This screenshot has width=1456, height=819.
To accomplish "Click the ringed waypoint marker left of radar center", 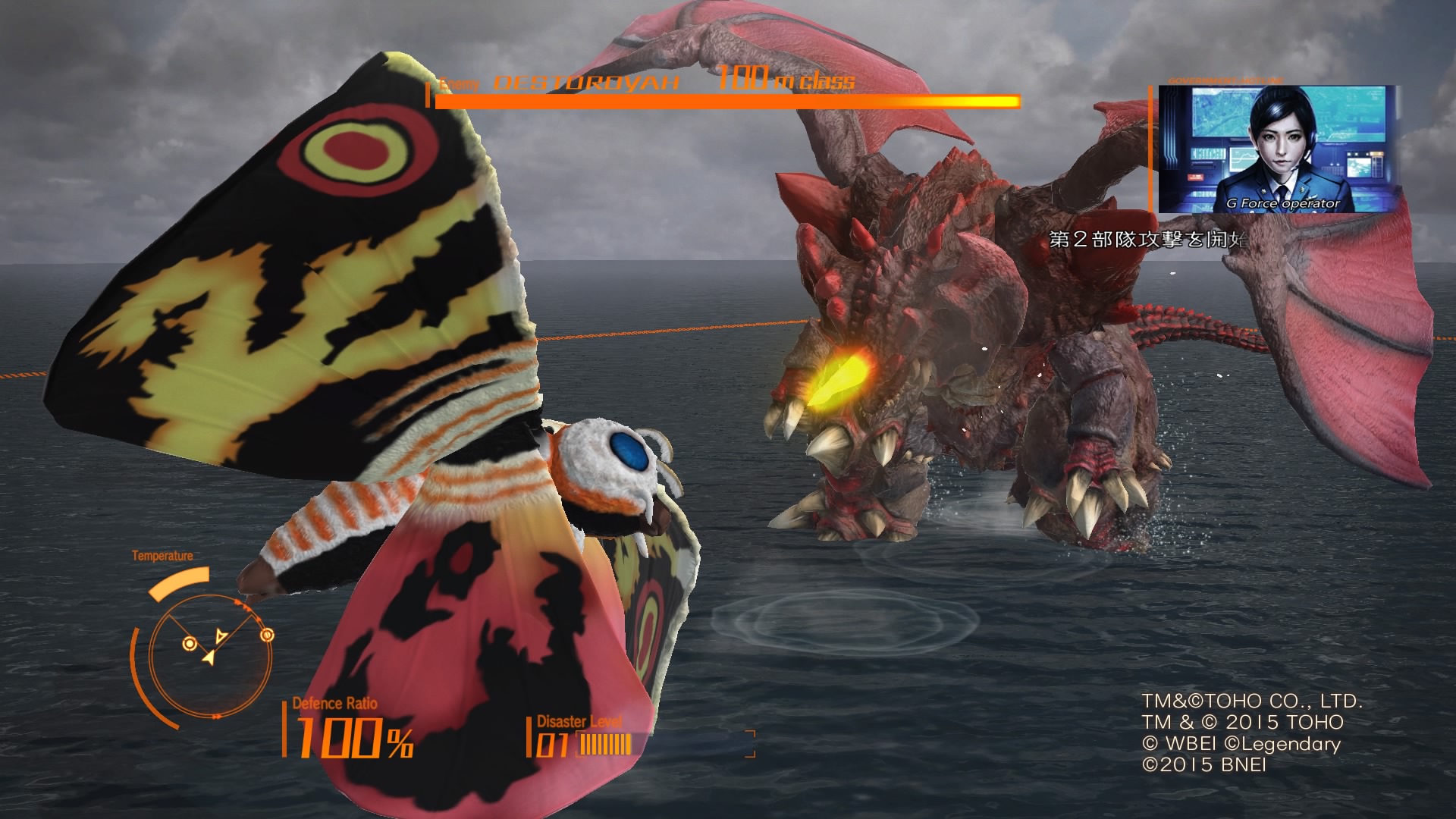I will click(x=189, y=643).
